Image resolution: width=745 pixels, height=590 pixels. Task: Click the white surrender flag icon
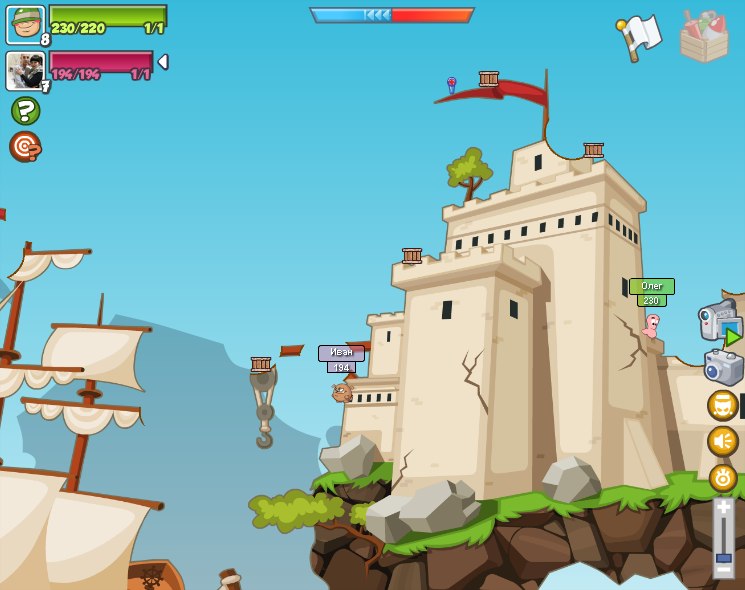(x=638, y=37)
